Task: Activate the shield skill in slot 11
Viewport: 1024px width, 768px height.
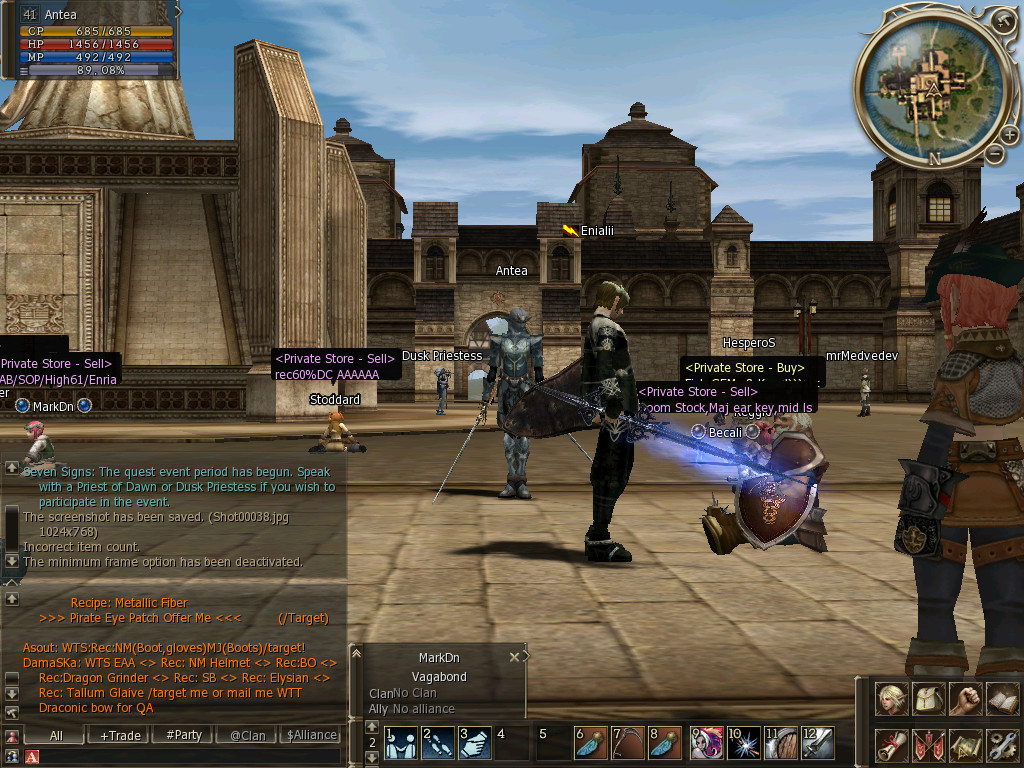Action: 781,743
